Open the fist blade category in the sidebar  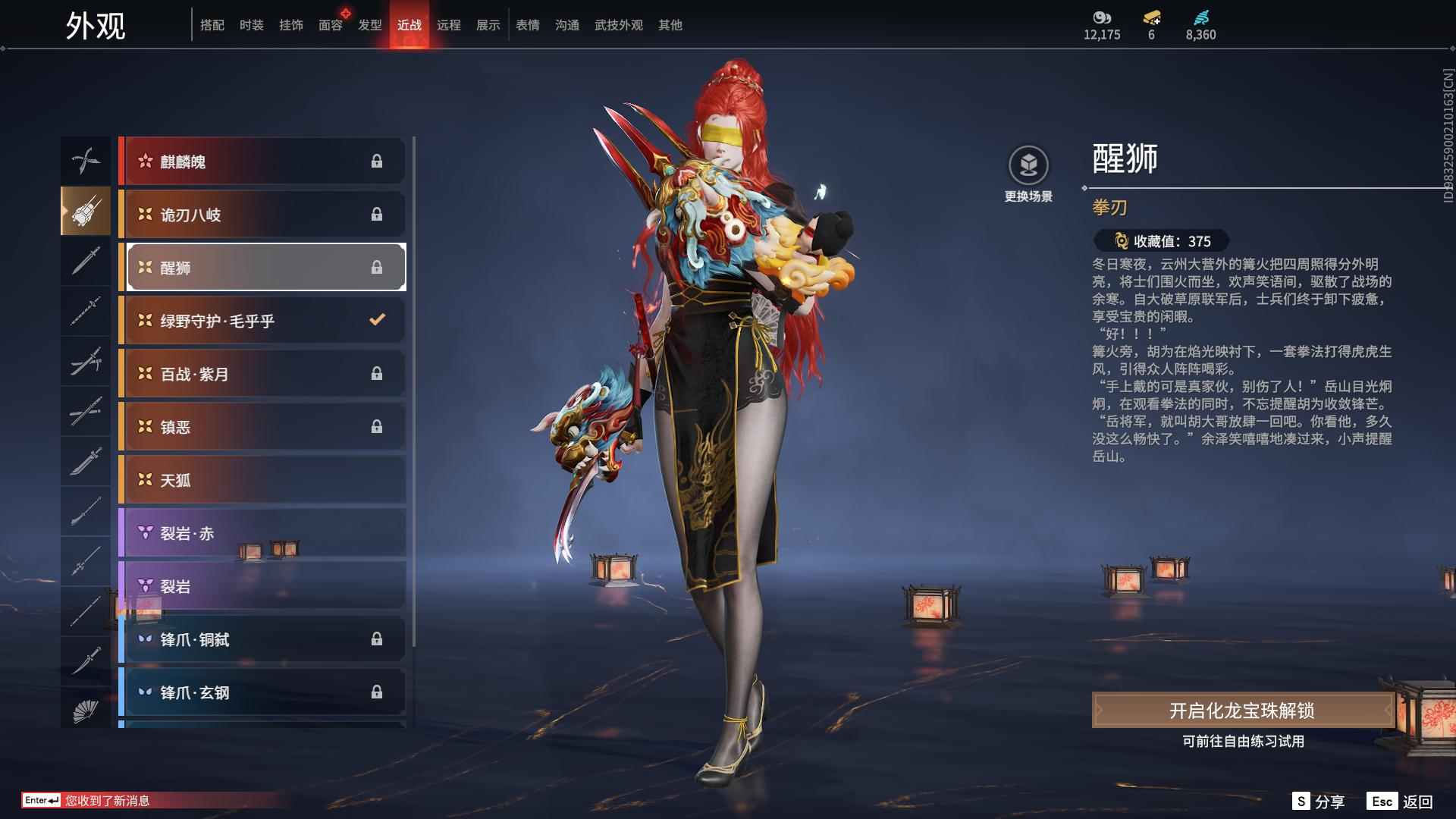[x=86, y=212]
